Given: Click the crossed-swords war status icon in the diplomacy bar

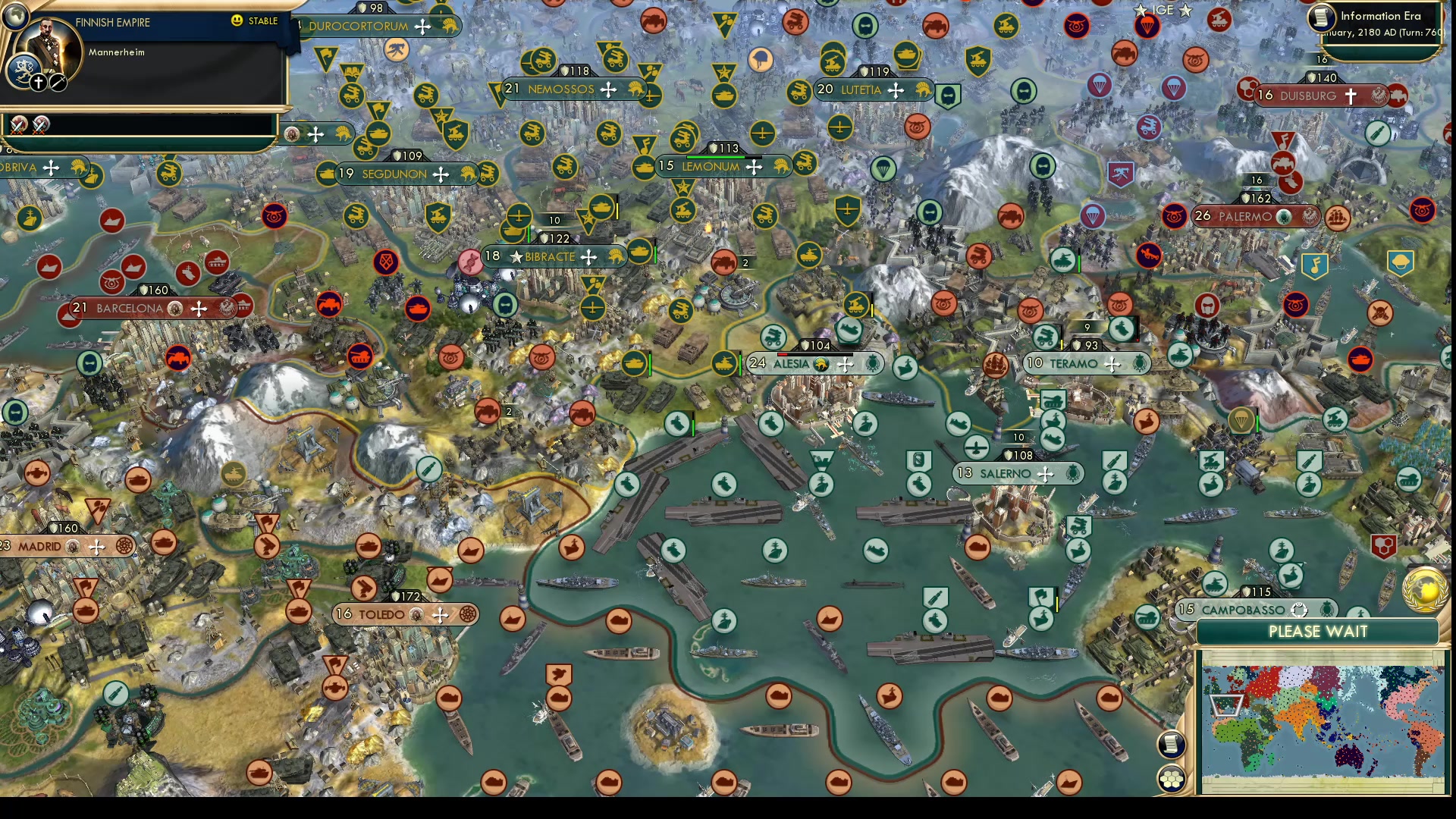Looking at the screenshot, I should pyautogui.click(x=18, y=127).
